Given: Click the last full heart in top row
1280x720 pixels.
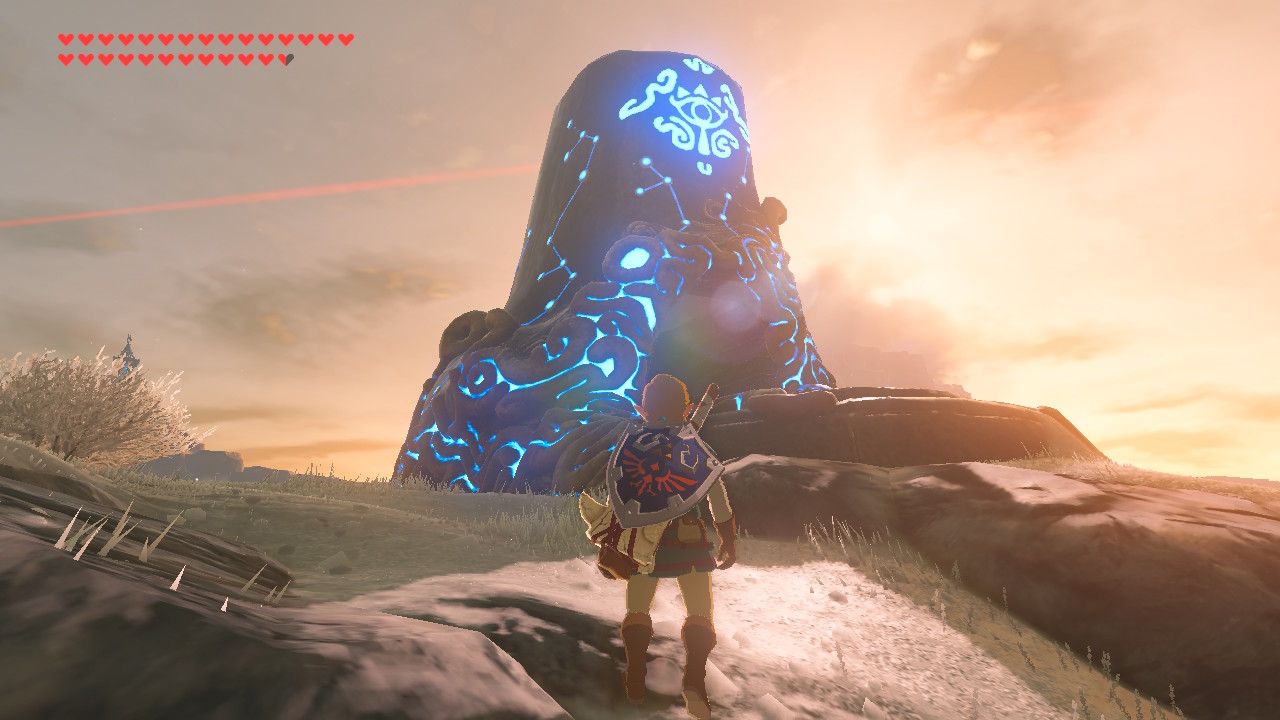Looking at the screenshot, I should coord(345,39).
